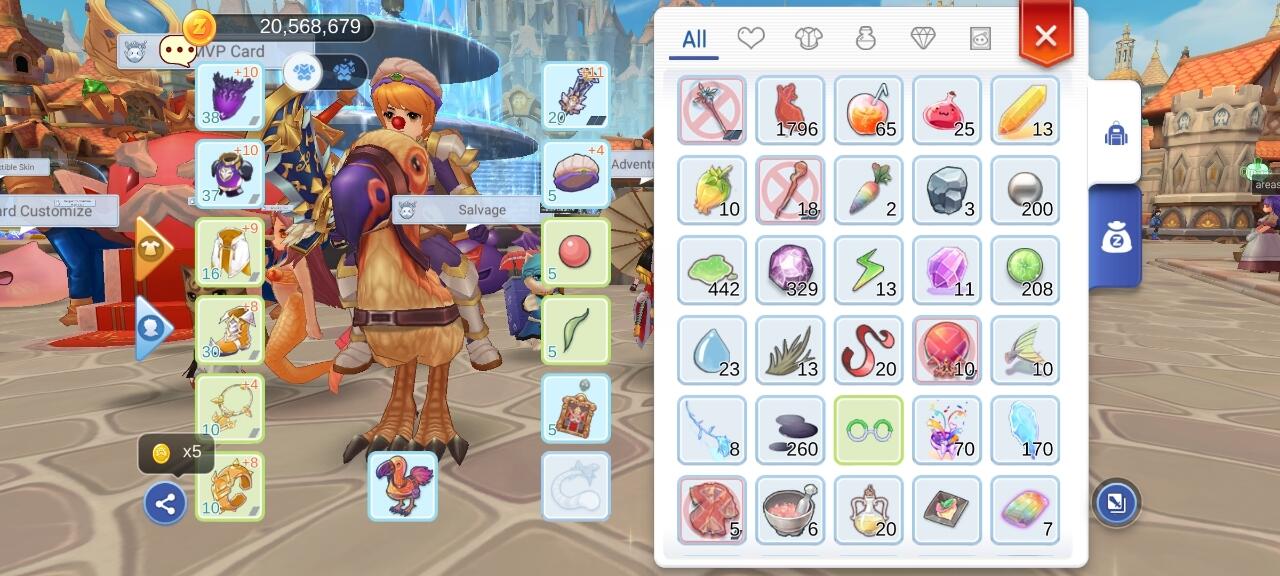Pick the water drop item with 23
Viewport: 1280px width, 576px height.
[x=712, y=350]
